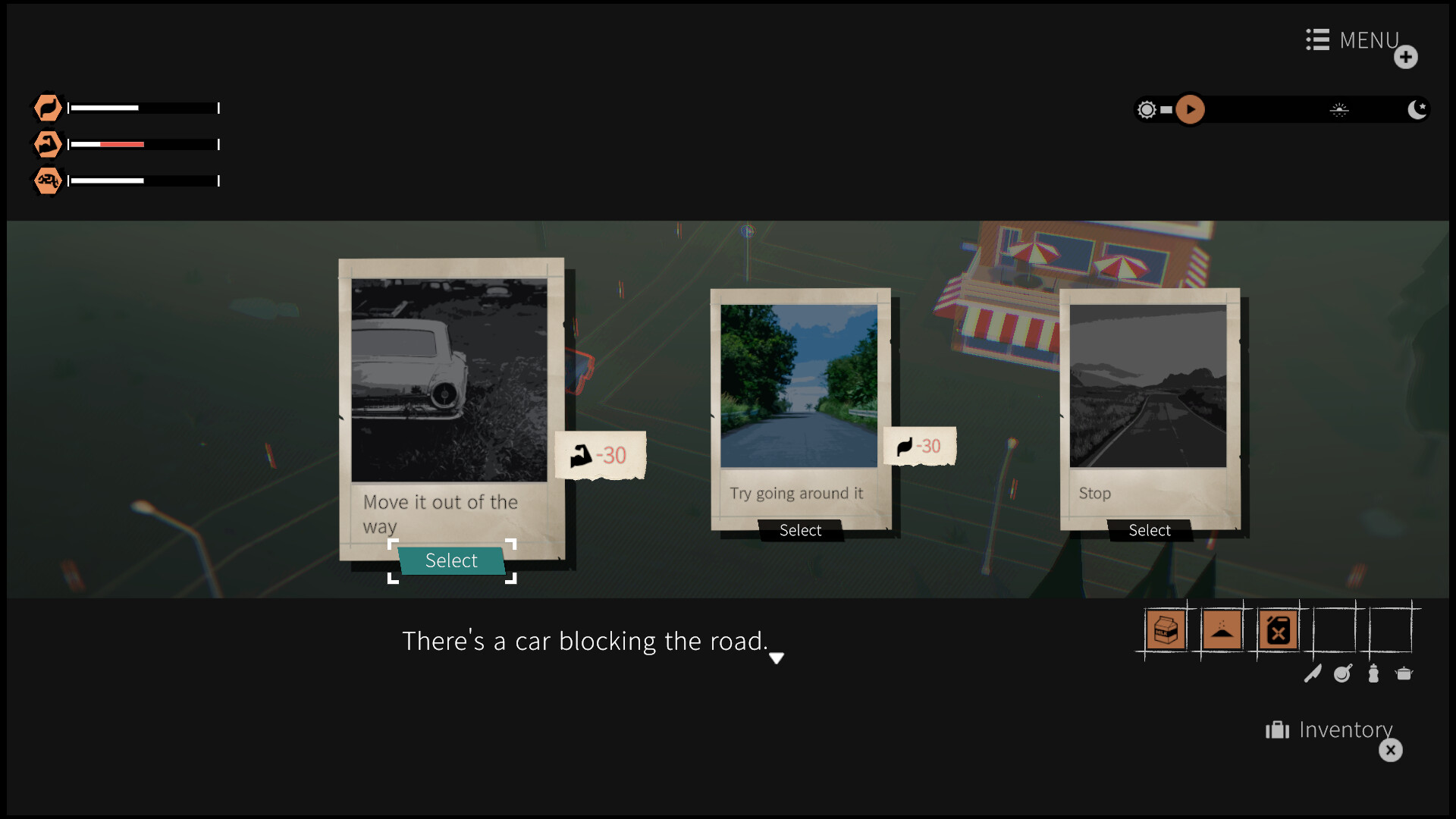Image resolution: width=1456 pixels, height=819 pixels.
Task: Click the knife crafting icon
Action: coord(1314,673)
